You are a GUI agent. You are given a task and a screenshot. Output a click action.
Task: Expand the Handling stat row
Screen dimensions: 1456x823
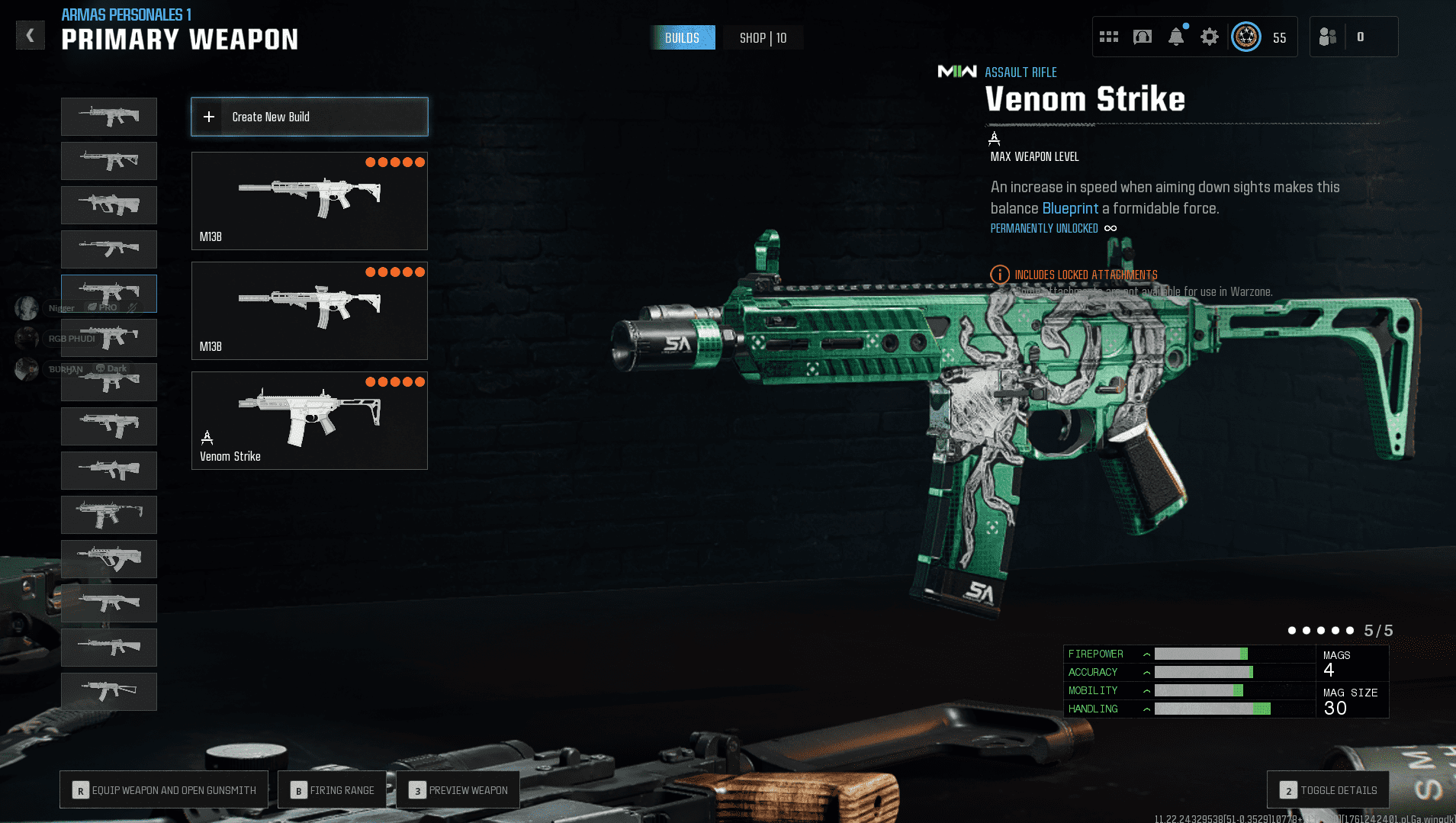[1146, 709]
